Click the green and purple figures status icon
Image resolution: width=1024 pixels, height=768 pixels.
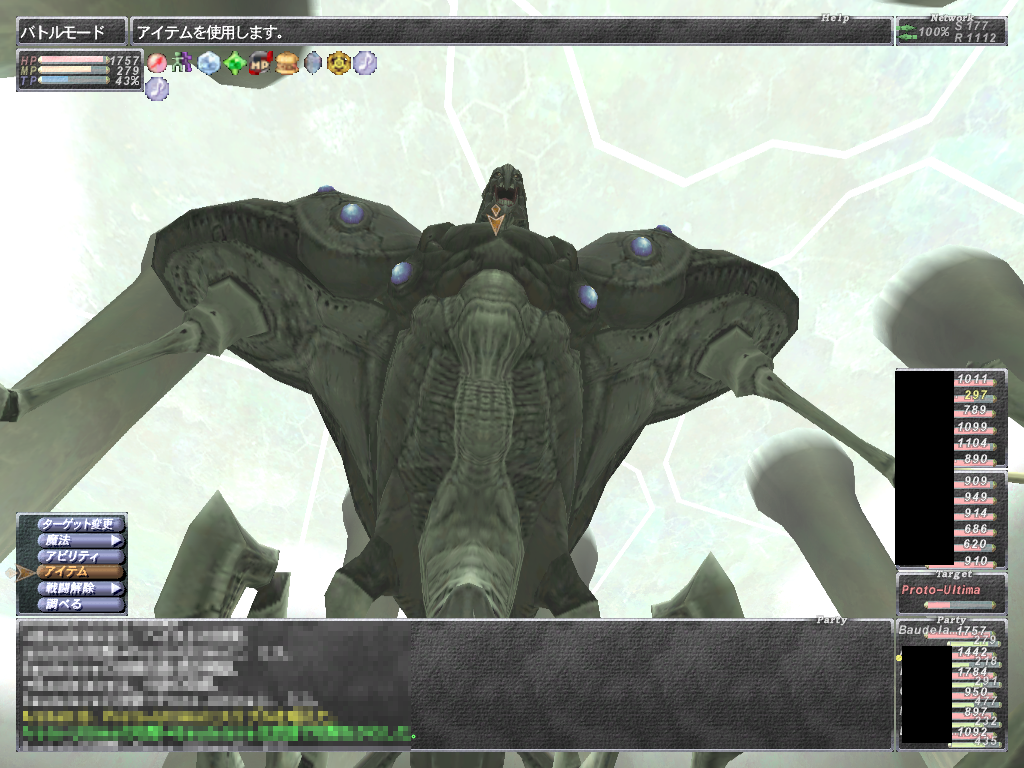pyautogui.click(x=182, y=63)
